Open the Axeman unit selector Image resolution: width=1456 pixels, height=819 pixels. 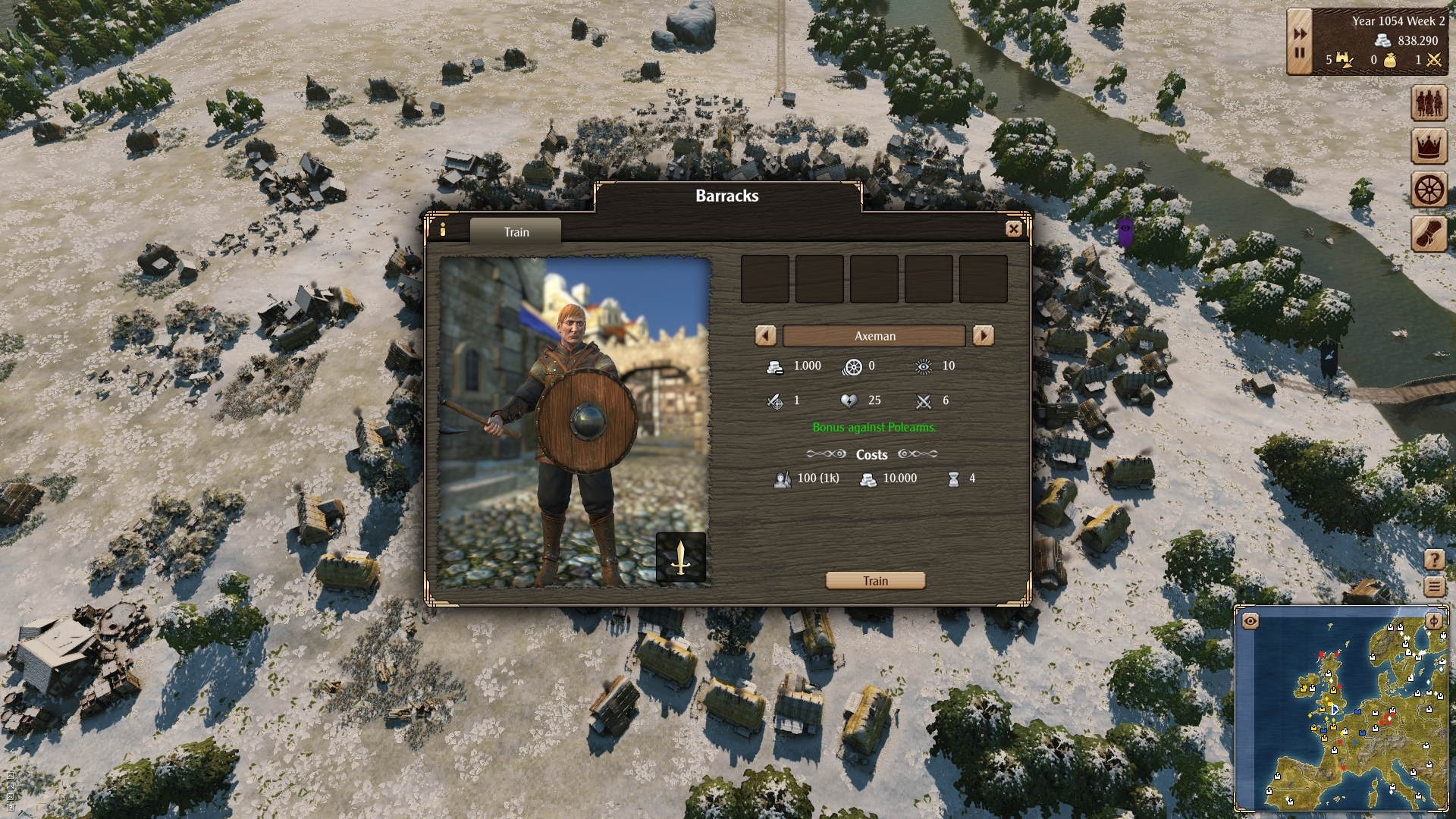pos(874,335)
